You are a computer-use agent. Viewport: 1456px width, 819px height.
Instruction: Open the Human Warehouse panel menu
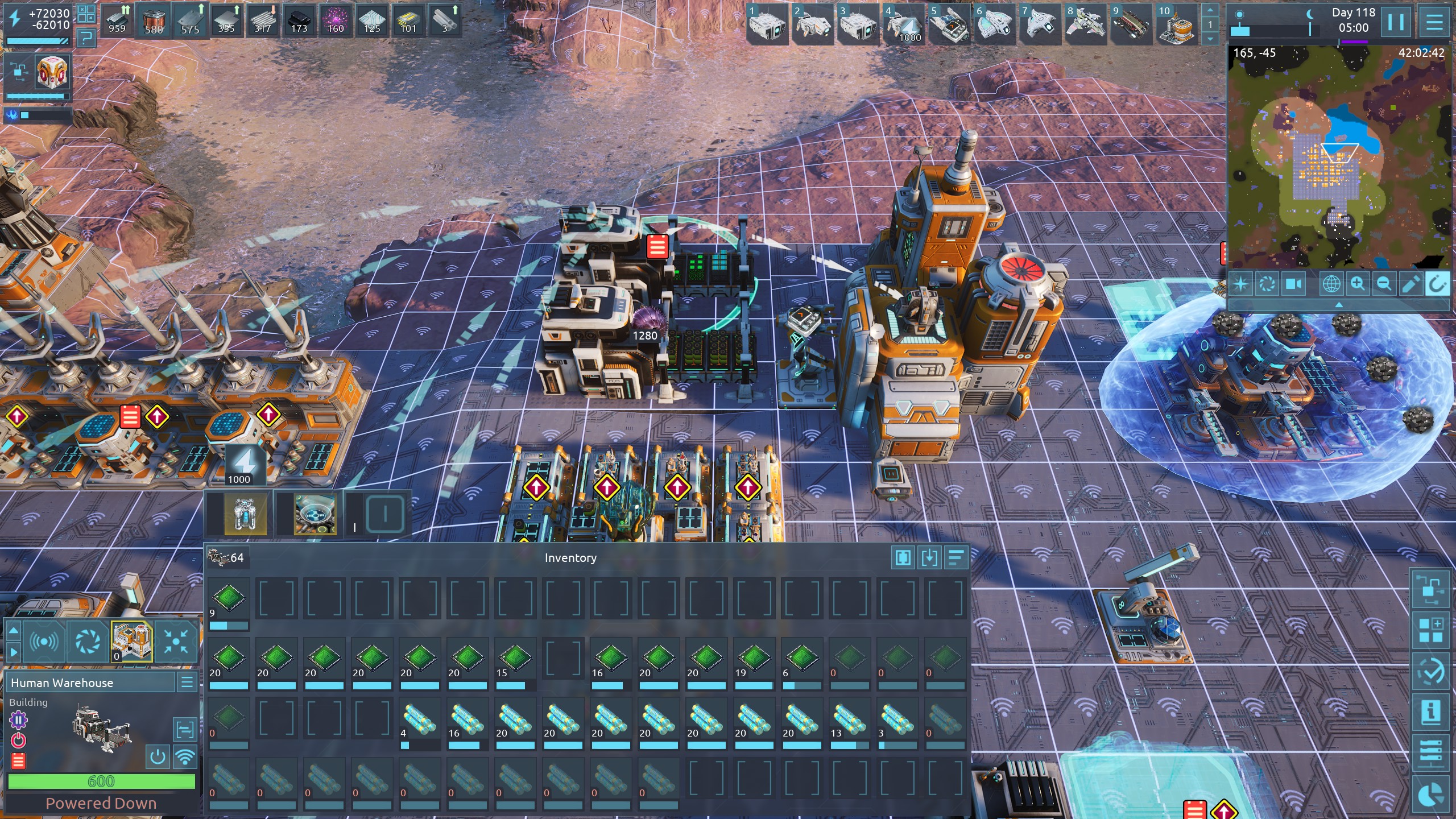[187, 682]
